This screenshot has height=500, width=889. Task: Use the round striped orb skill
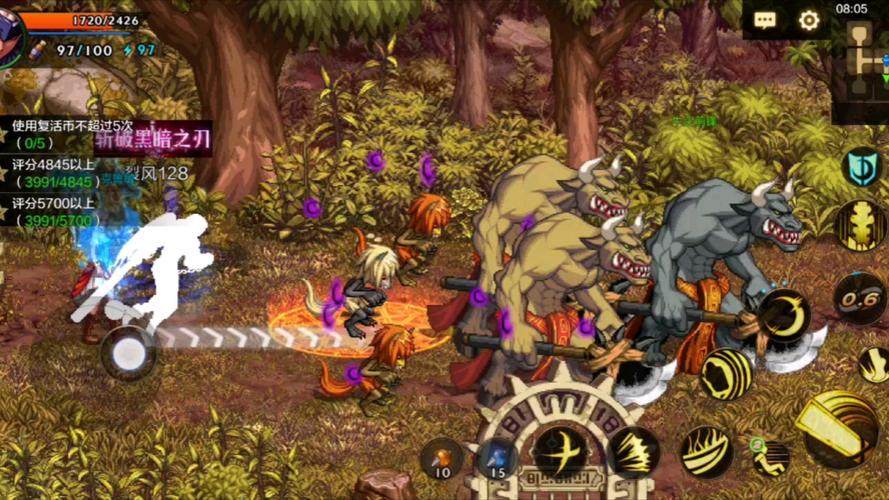(726, 374)
